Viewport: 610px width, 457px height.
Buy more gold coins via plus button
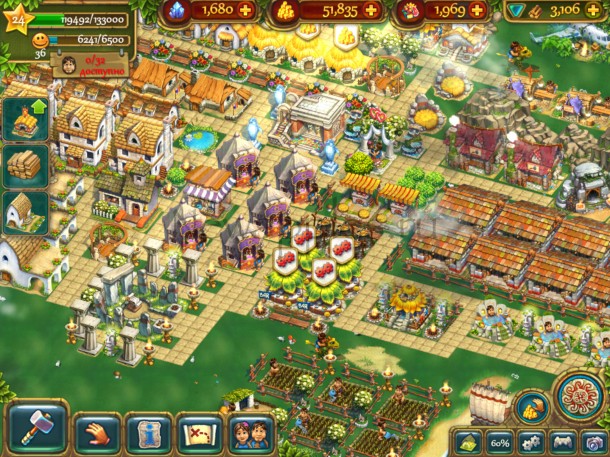tap(371, 10)
